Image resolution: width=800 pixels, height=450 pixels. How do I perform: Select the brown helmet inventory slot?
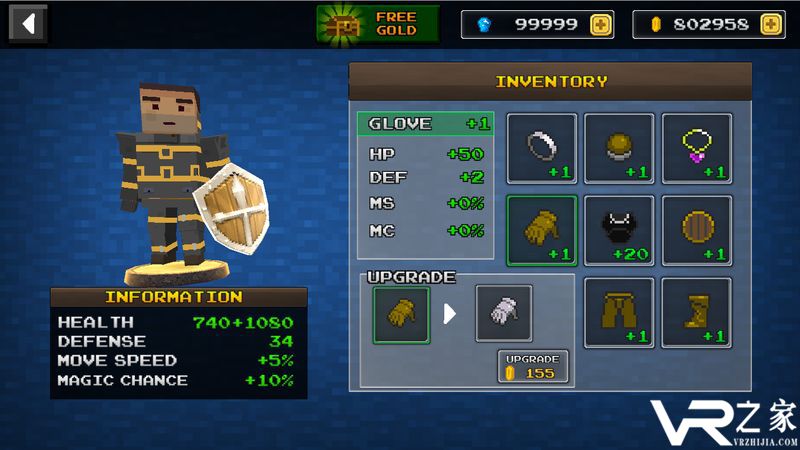619,148
